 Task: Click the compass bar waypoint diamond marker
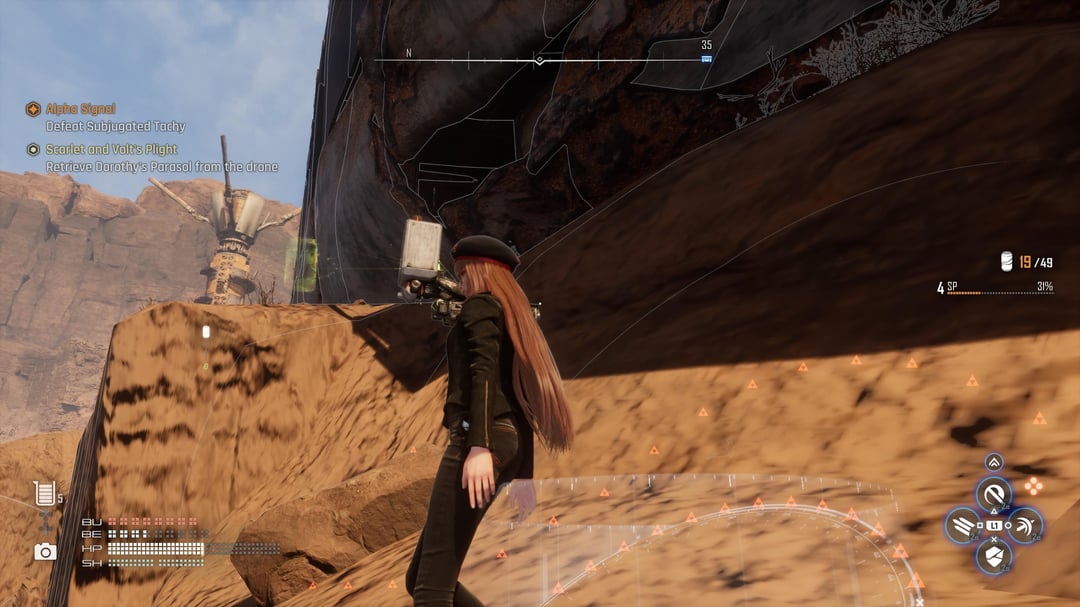[540, 61]
